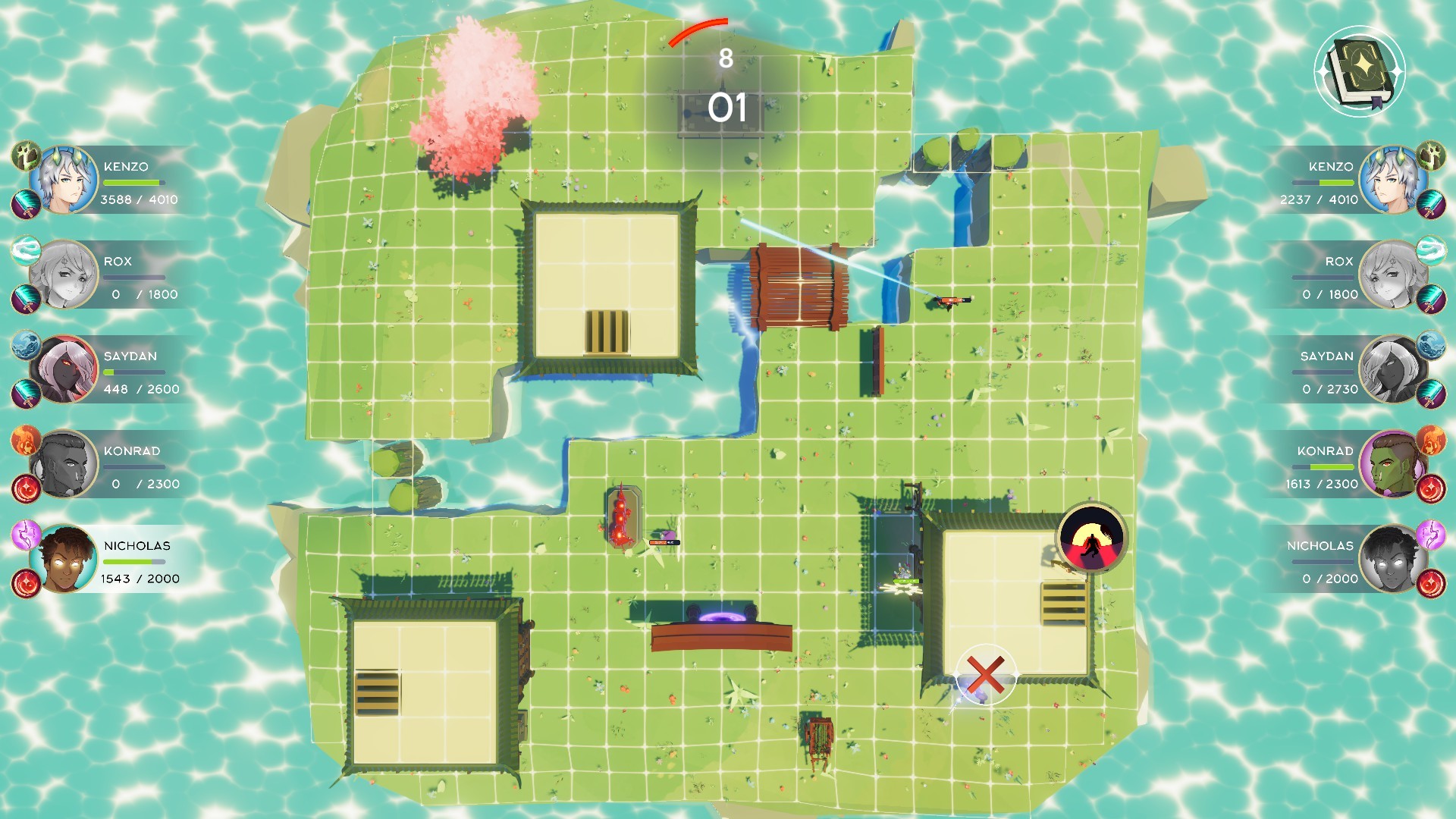
Task: Click Konrad's red emblem icon on the right panel
Action: tap(1430, 489)
